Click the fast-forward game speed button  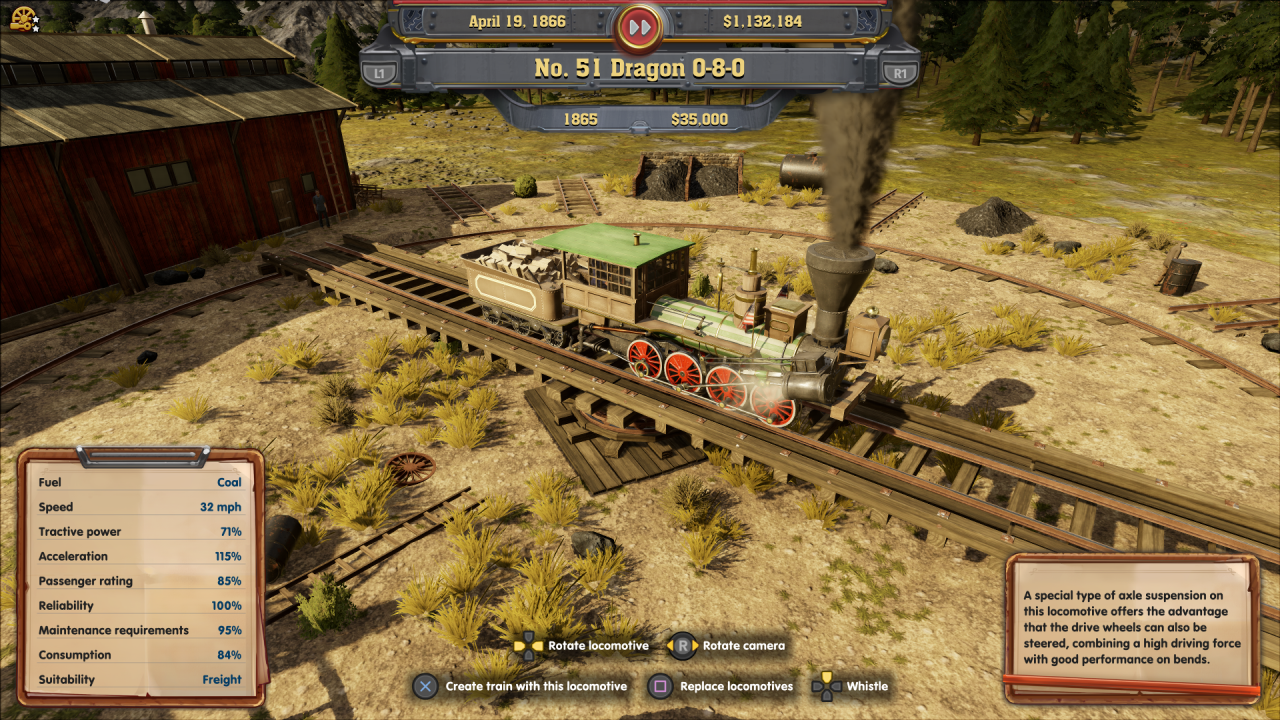[639, 24]
